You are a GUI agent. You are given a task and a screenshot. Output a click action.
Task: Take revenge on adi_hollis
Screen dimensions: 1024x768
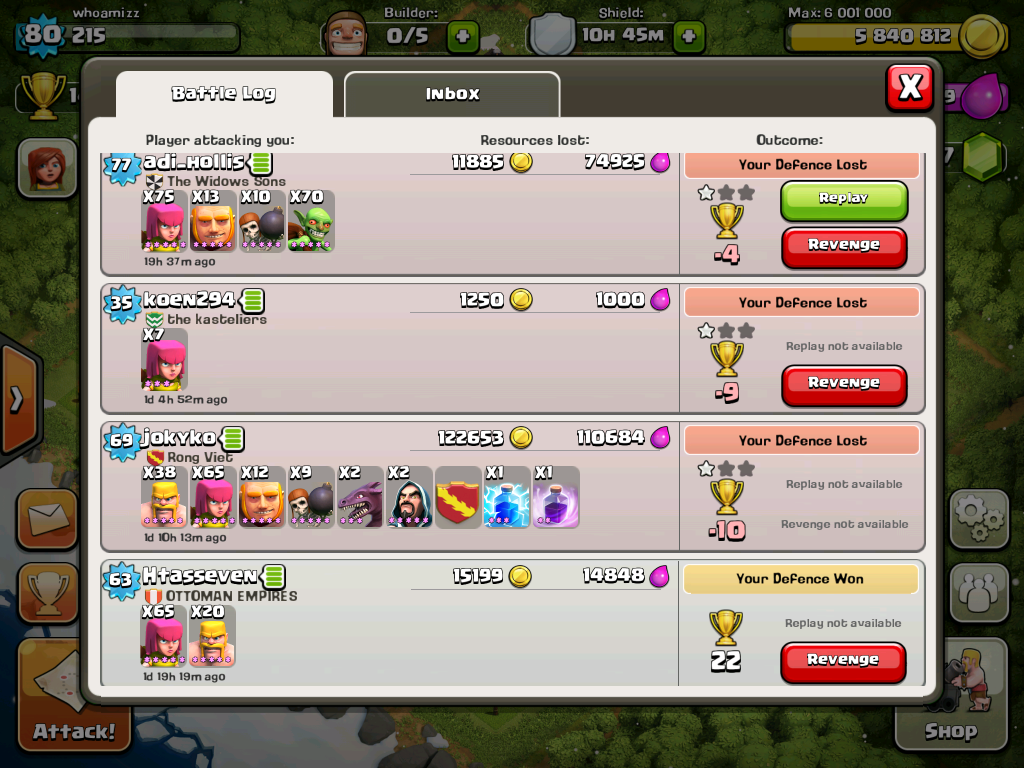[x=843, y=245]
